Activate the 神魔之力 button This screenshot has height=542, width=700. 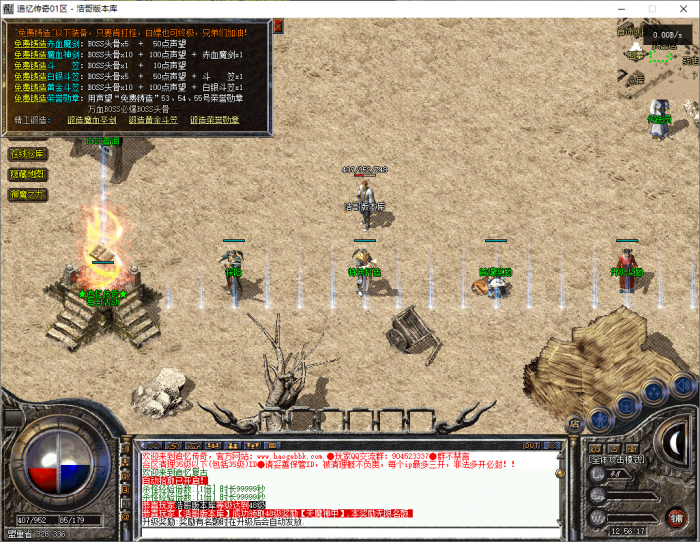click(27, 194)
